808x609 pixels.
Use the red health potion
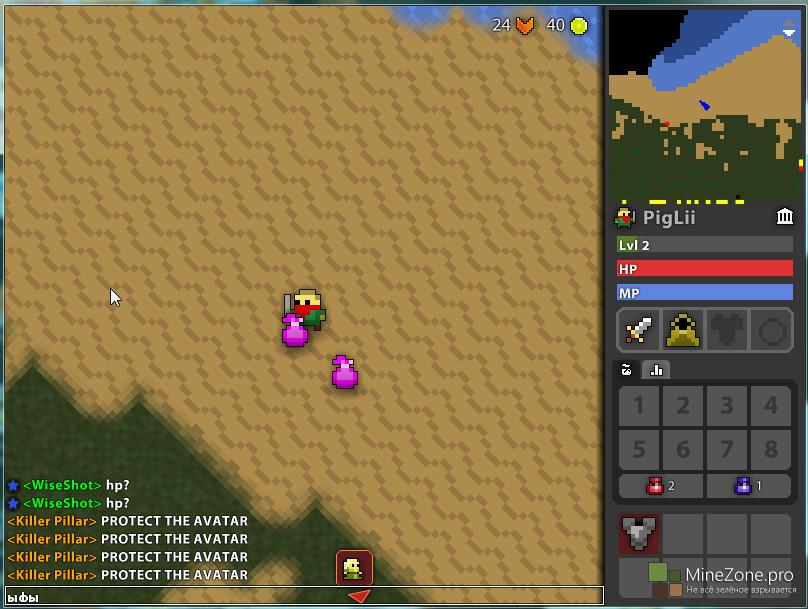click(x=660, y=486)
